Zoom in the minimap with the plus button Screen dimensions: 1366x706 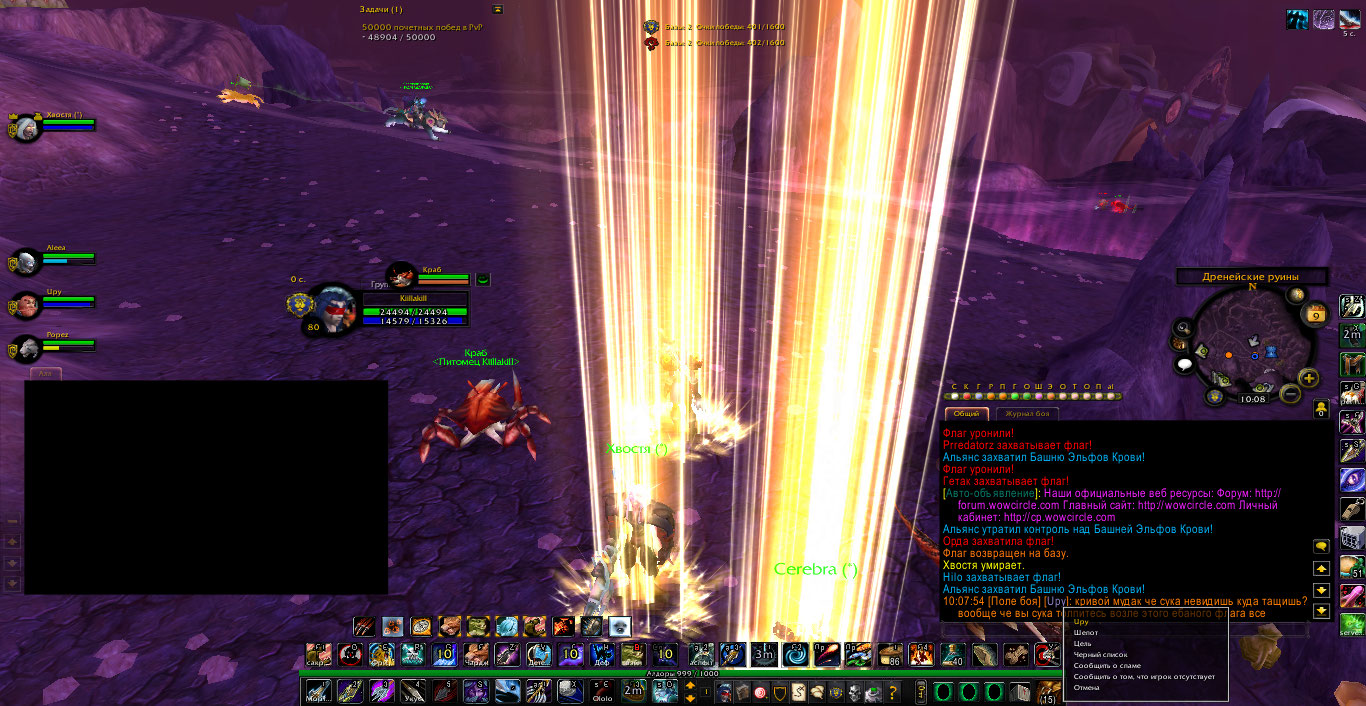(1309, 378)
